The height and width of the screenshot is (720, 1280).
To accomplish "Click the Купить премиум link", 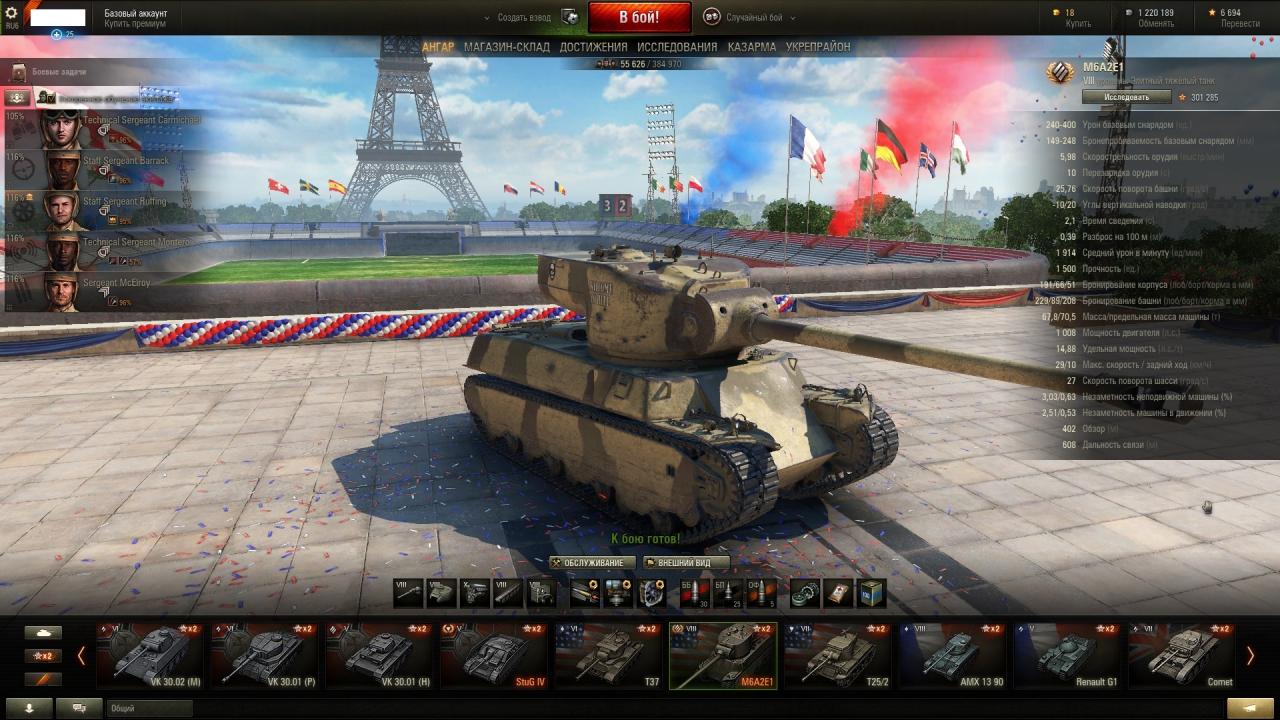I will [x=135, y=24].
